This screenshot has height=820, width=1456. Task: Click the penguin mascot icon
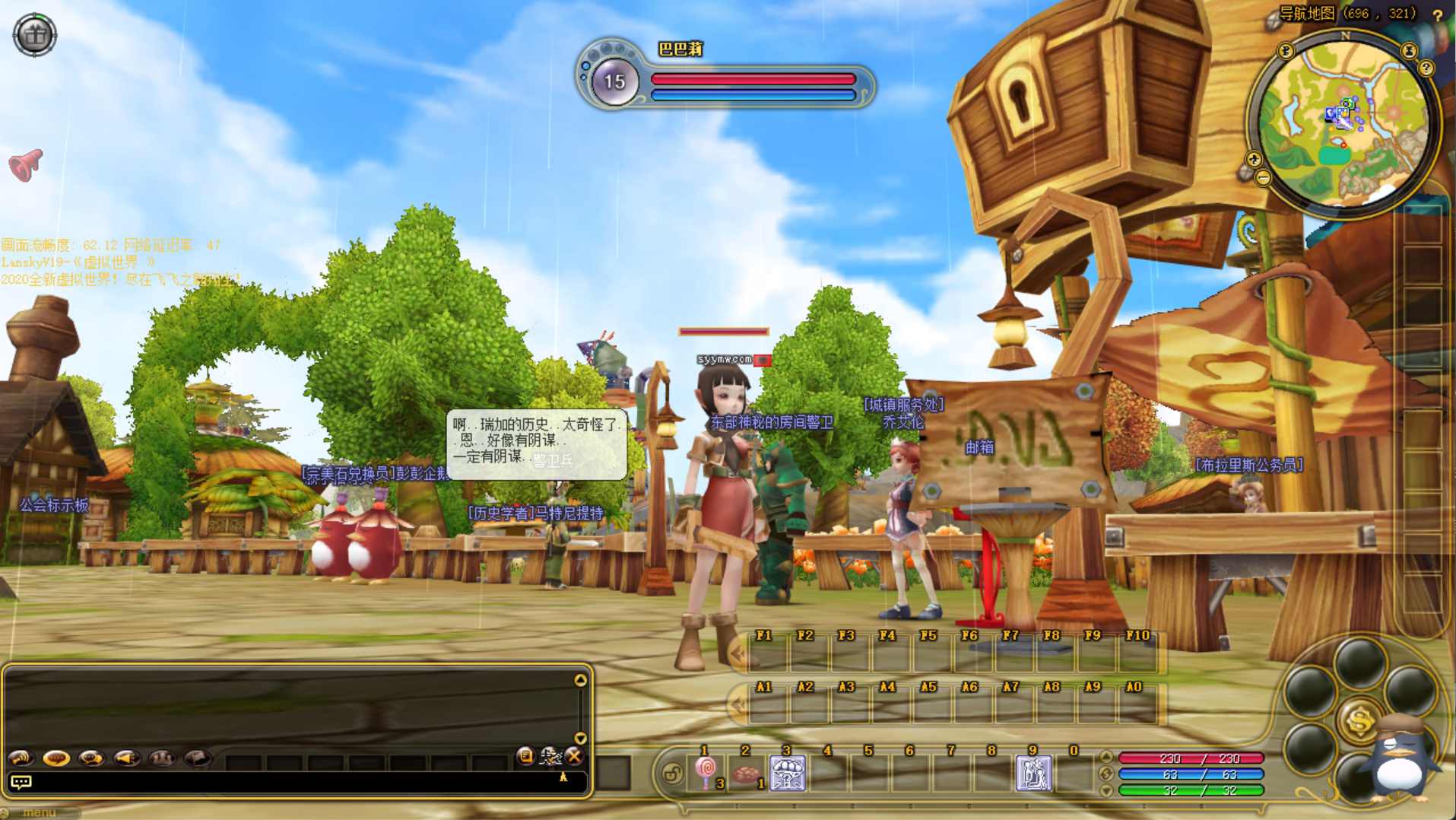coord(1400,761)
